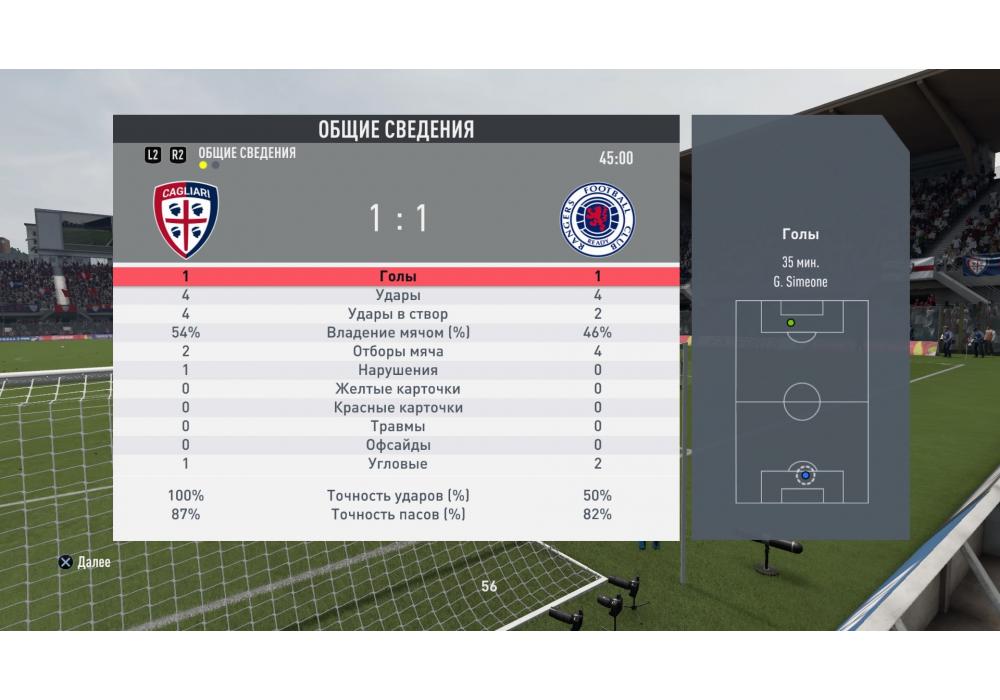
Task: Select the Угловые row
Action: point(398,464)
